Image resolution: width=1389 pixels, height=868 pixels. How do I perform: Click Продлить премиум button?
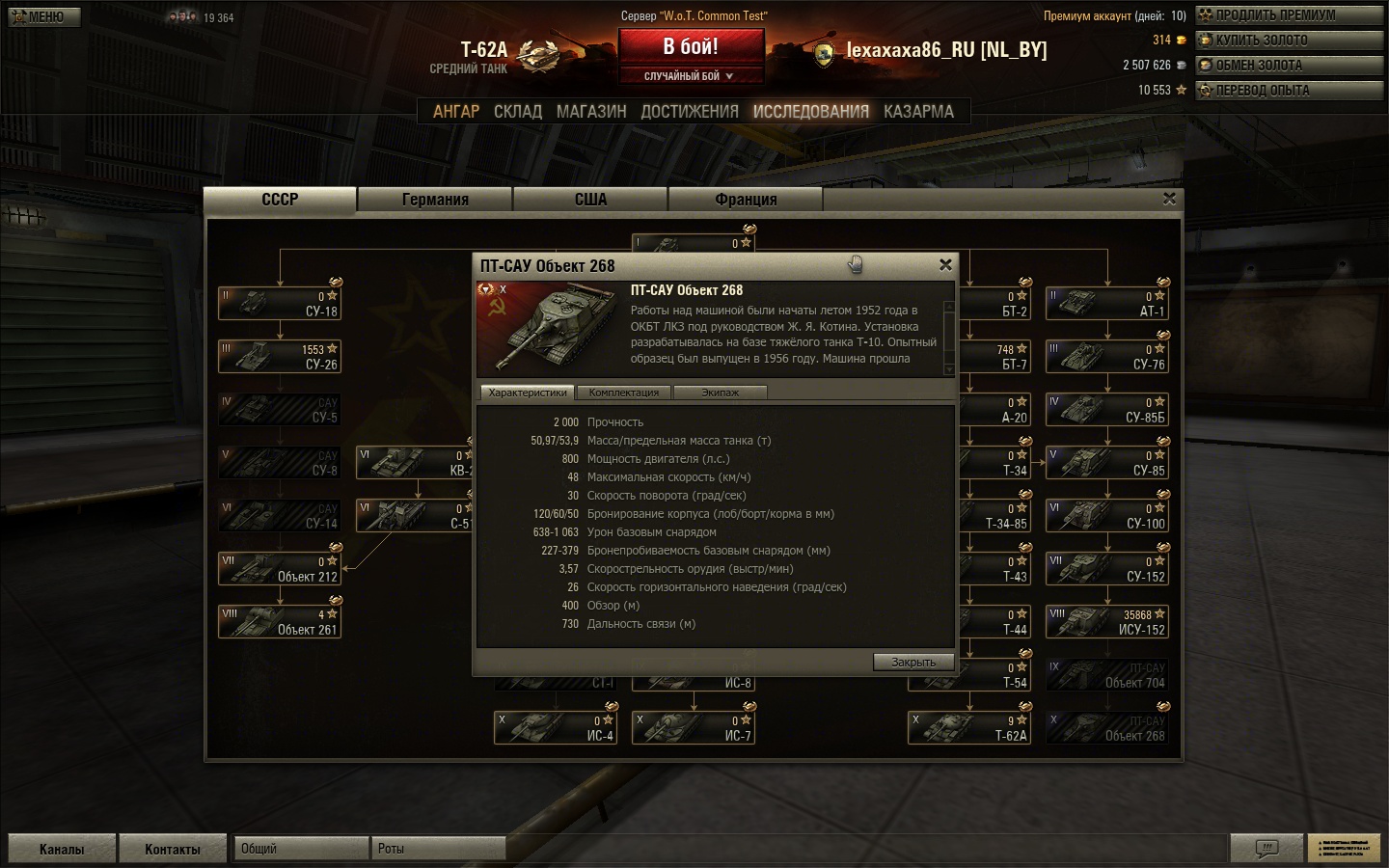pyautogui.click(x=1289, y=15)
